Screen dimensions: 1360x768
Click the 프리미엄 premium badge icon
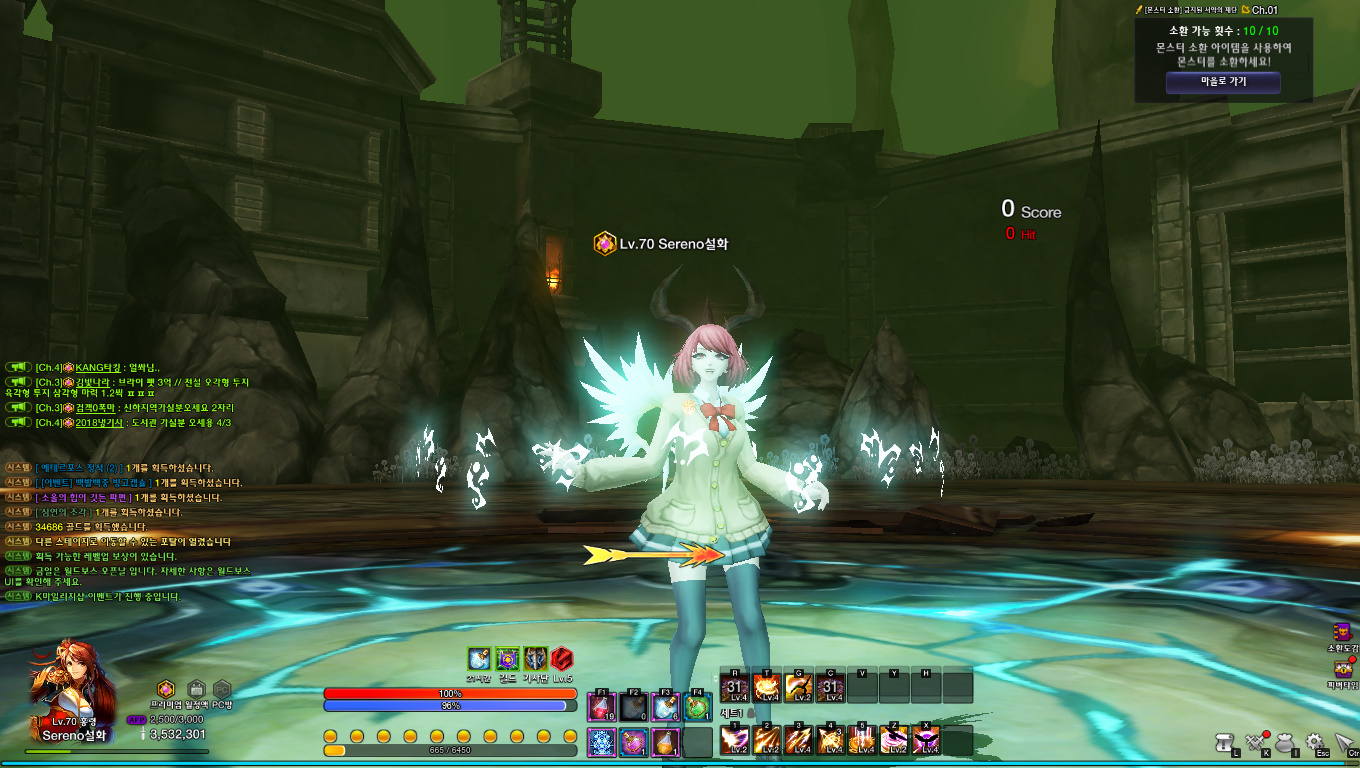[166, 689]
